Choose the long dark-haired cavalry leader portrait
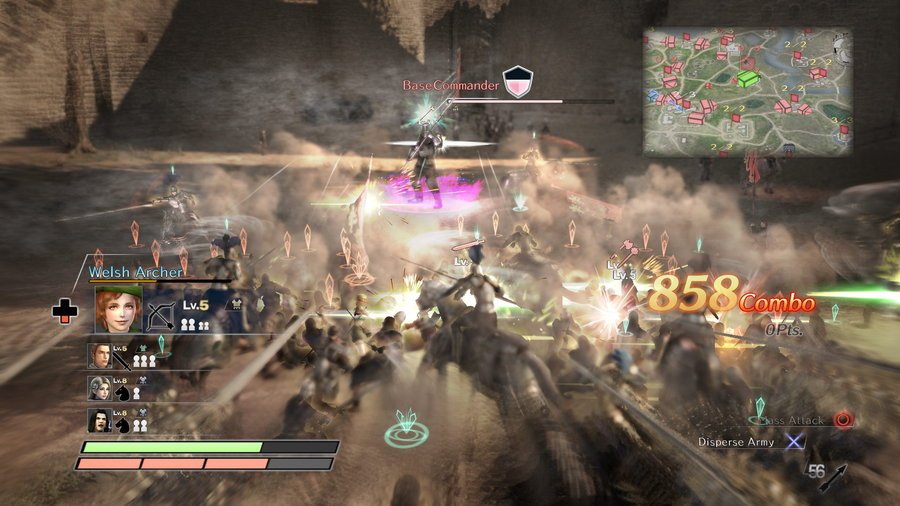The height and width of the screenshot is (506, 900). click(99, 420)
